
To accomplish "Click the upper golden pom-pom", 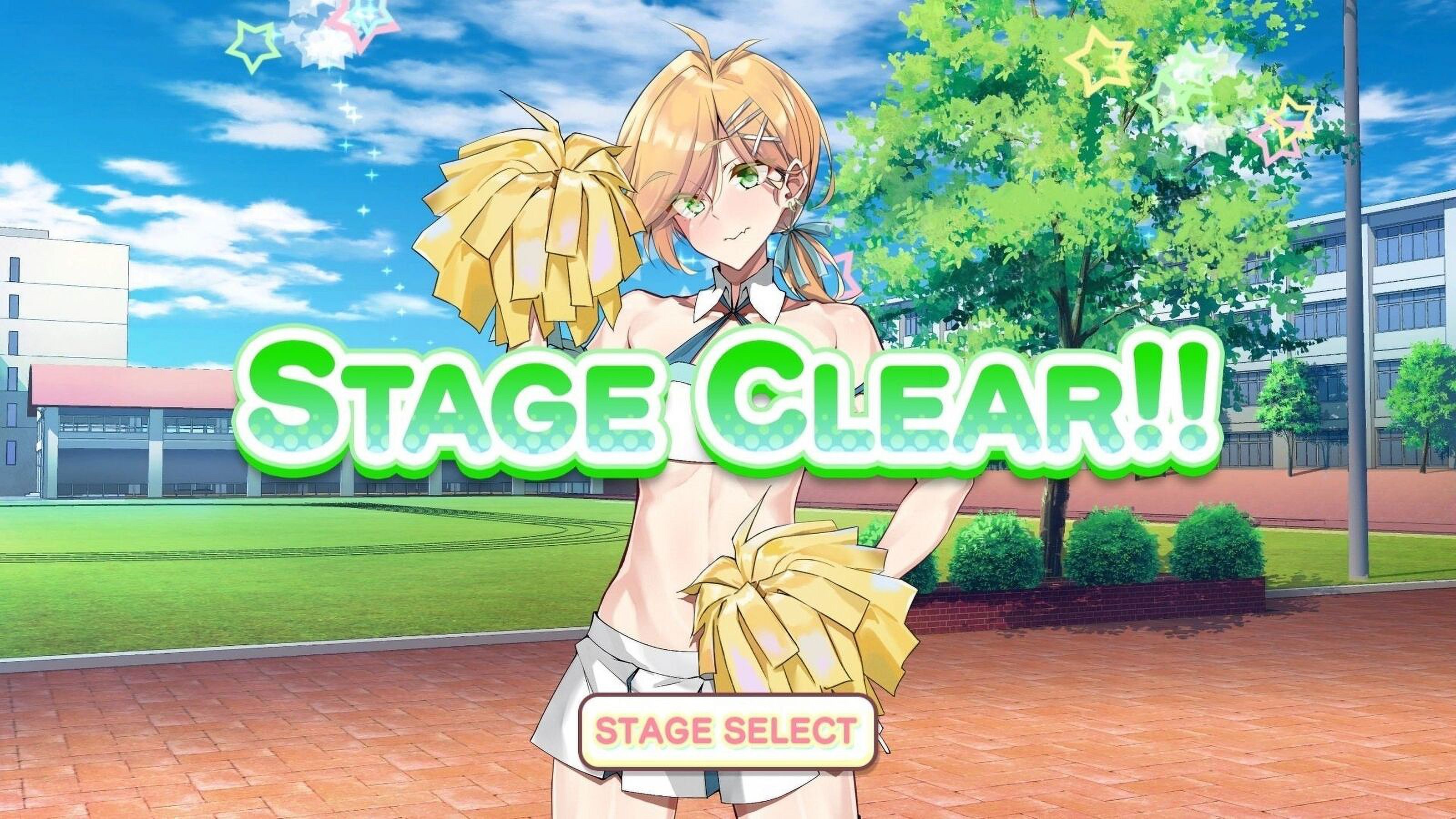I will tap(543, 238).
